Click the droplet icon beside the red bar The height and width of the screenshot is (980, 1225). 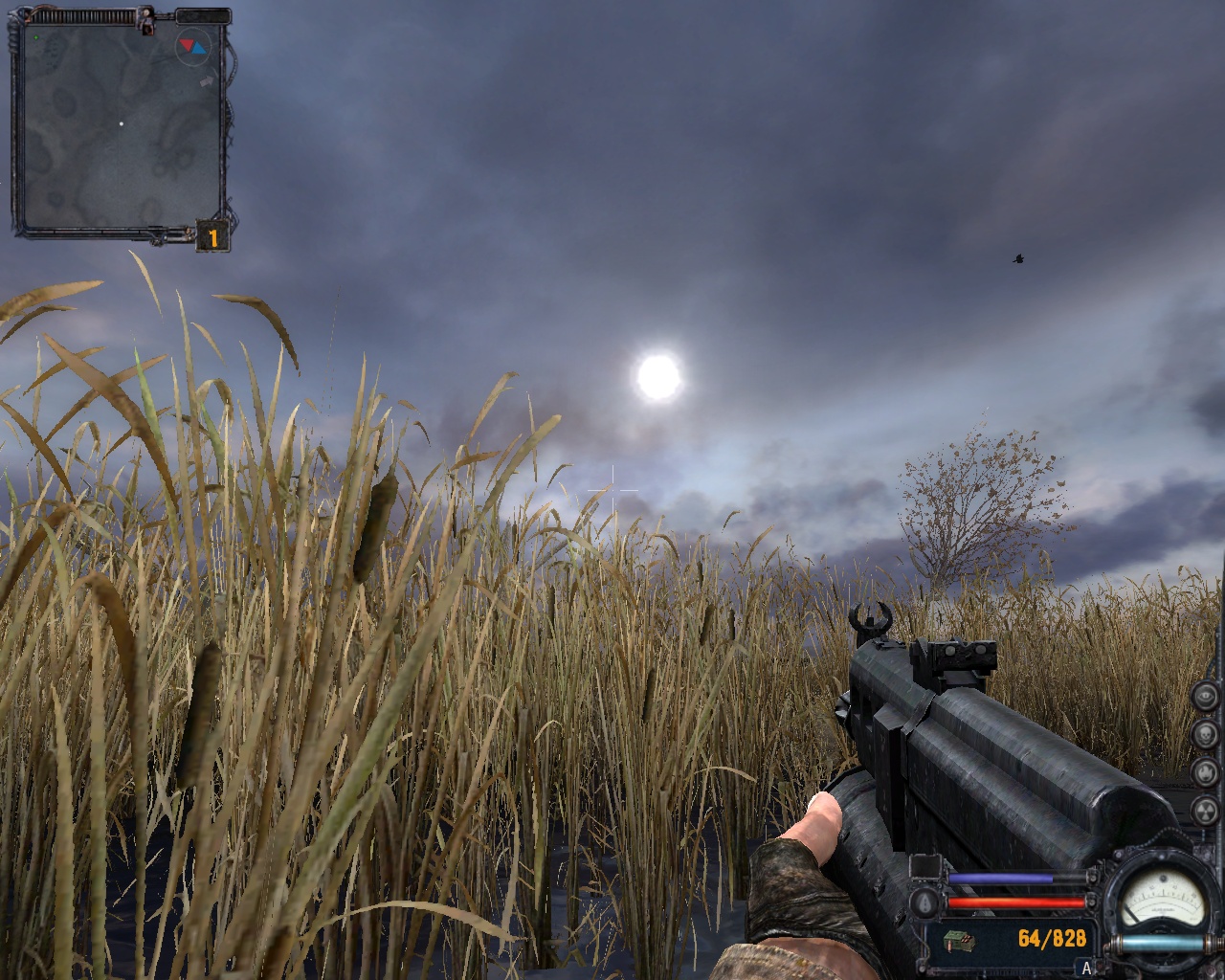[926, 902]
